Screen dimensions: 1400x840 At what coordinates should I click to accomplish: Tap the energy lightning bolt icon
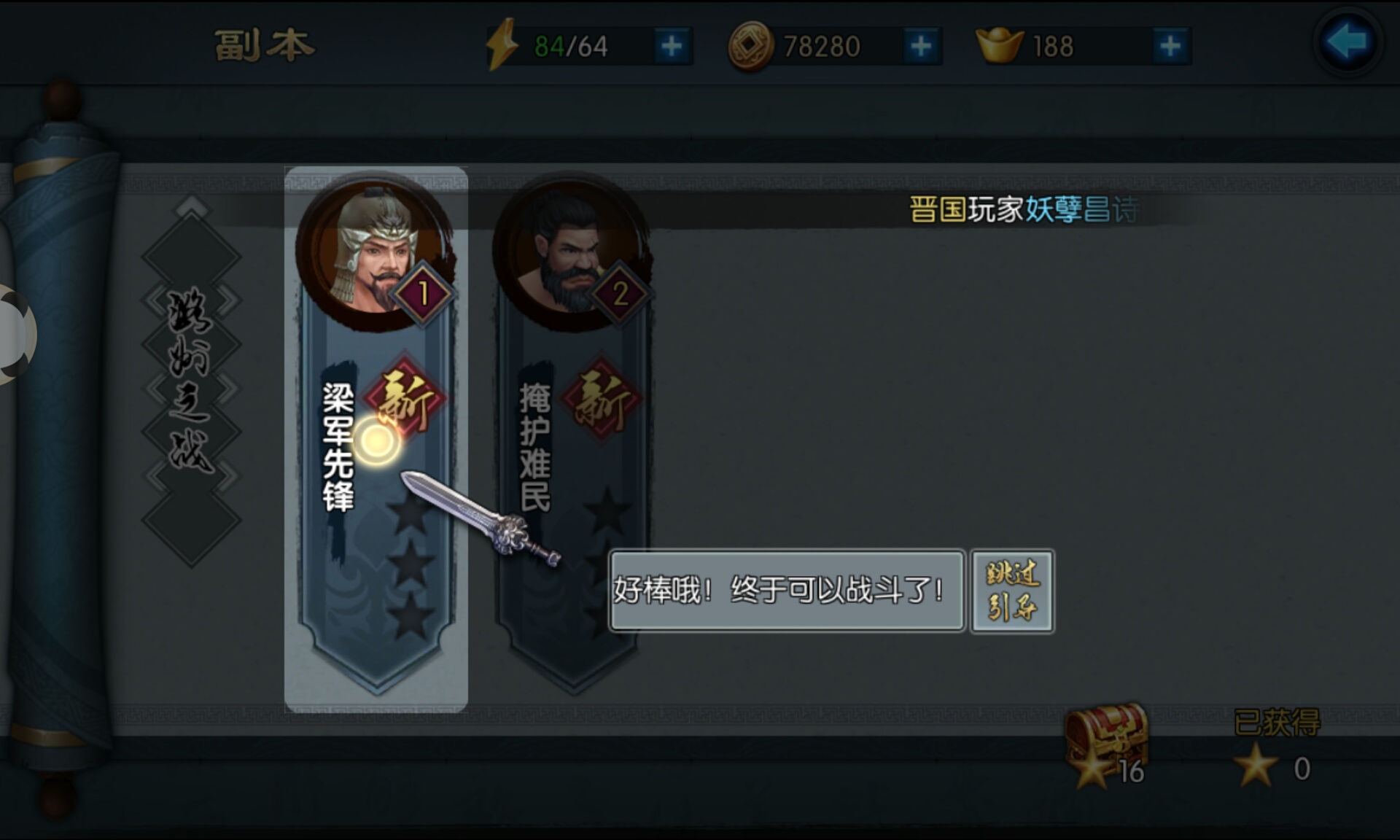tap(502, 44)
